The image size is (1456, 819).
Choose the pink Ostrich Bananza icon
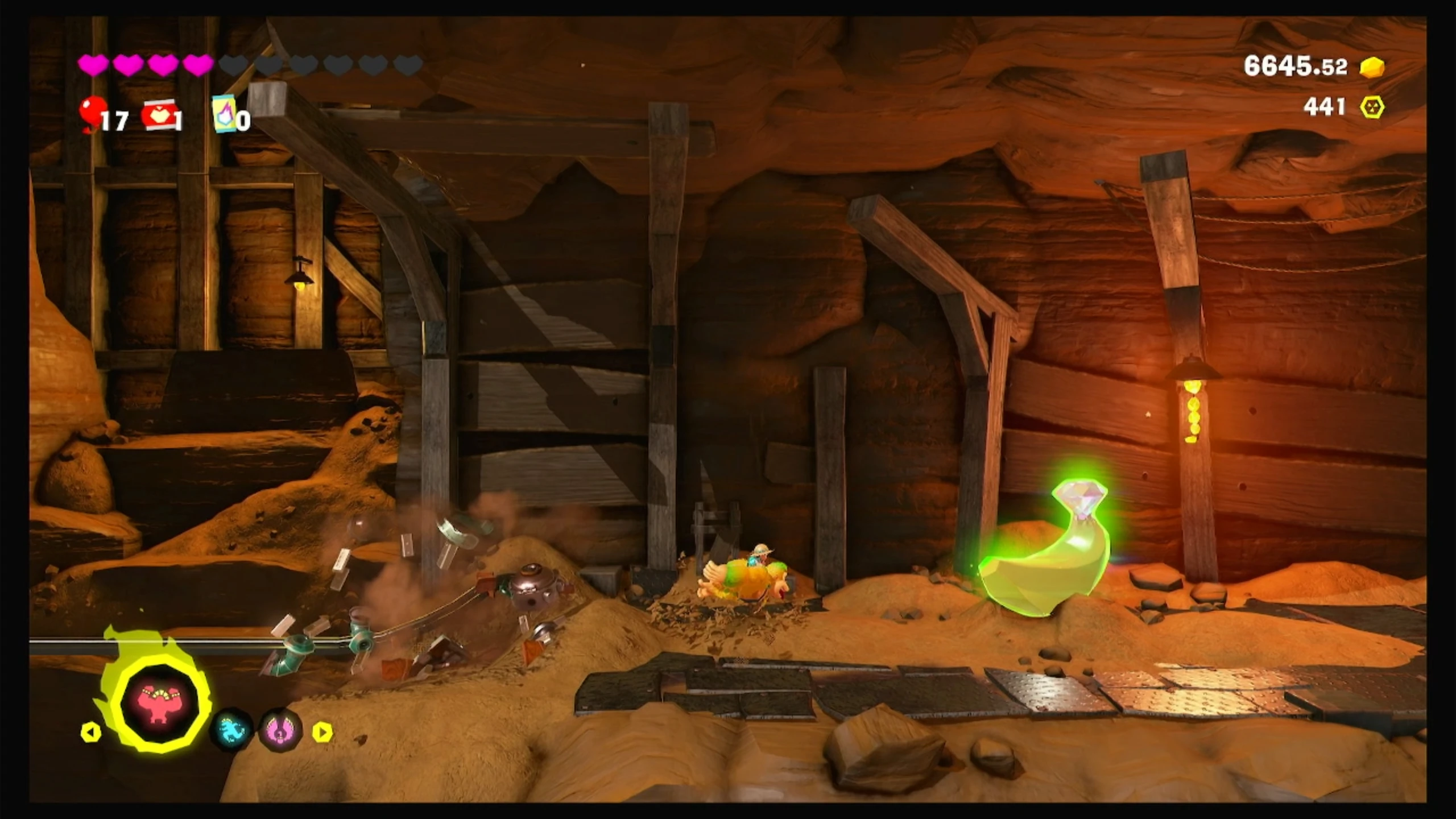(x=280, y=730)
